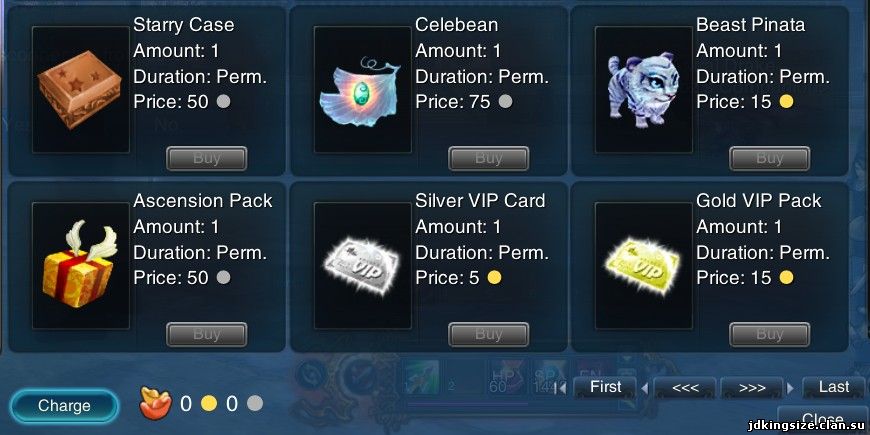Purchase the Celebean for 75
This screenshot has height=435, width=870.
tap(488, 158)
